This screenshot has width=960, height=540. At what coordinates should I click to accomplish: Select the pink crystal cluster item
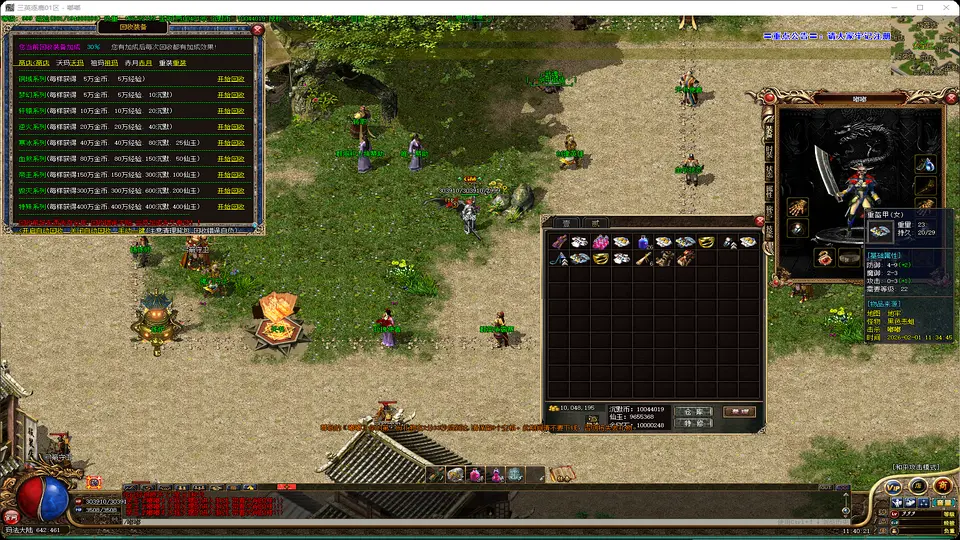click(602, 242)
